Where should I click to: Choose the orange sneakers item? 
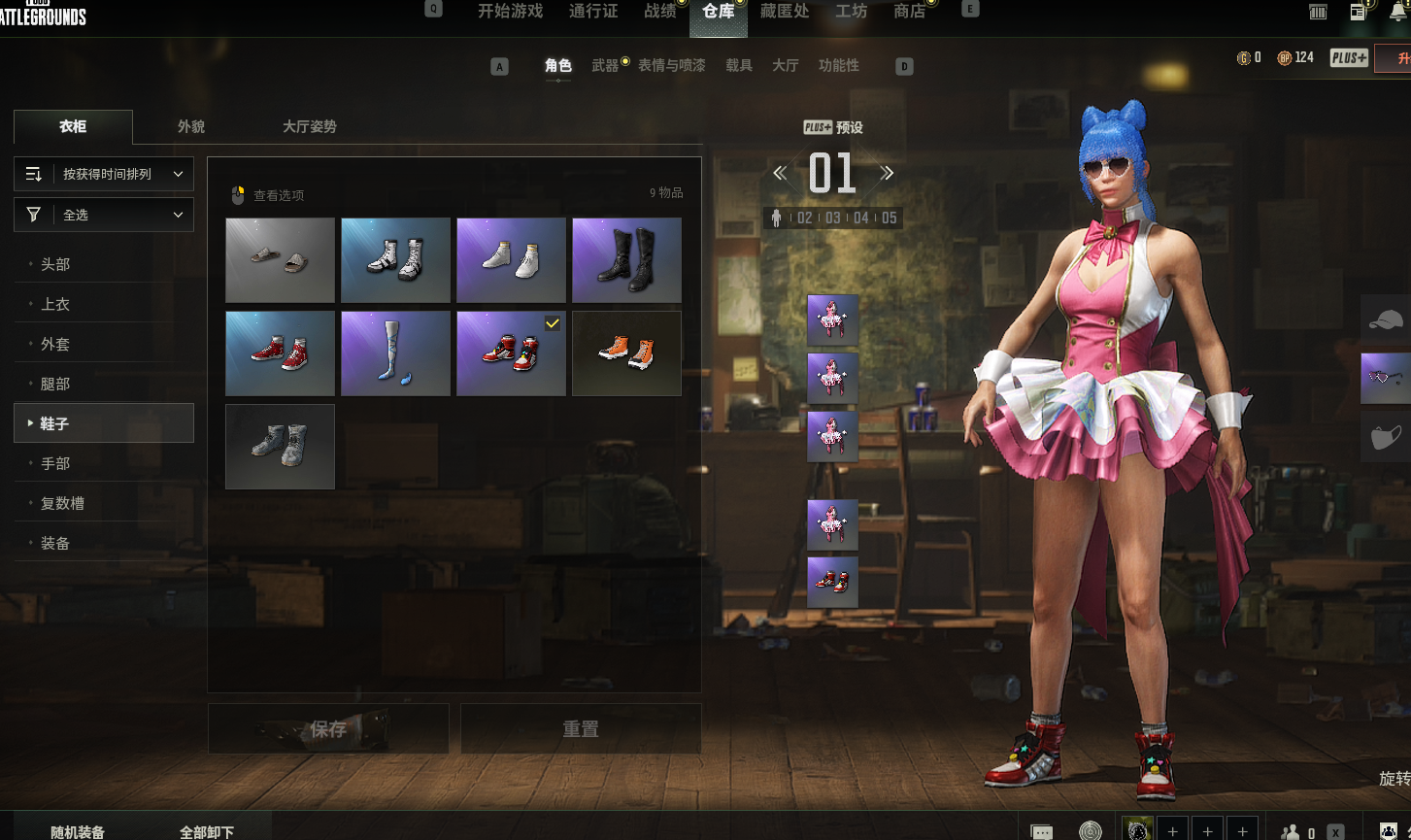tap(626, 353)
